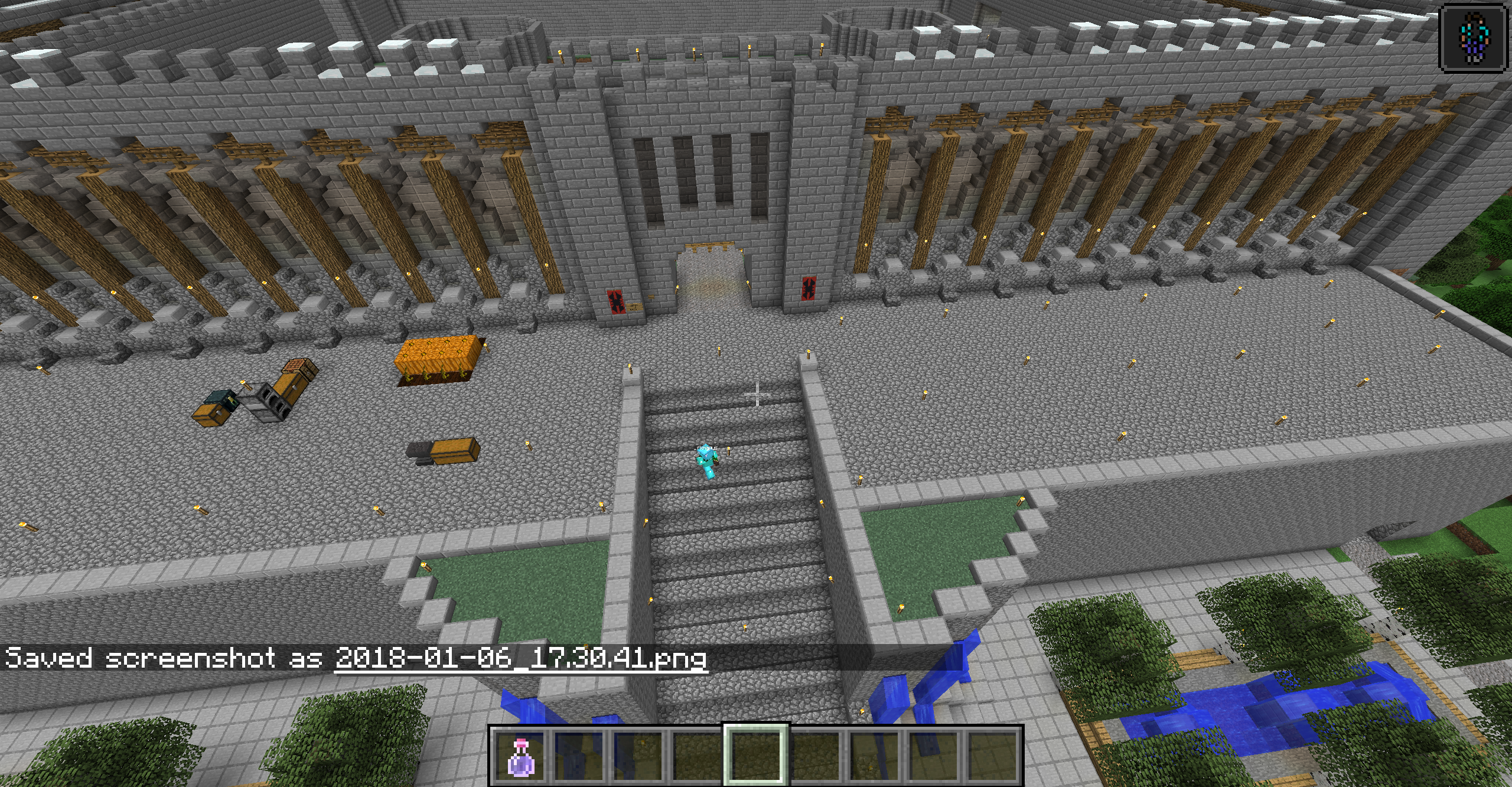1512x787 pixels.
Task: Click the highlighted empty hotbar slot
Action: (756, 756)
